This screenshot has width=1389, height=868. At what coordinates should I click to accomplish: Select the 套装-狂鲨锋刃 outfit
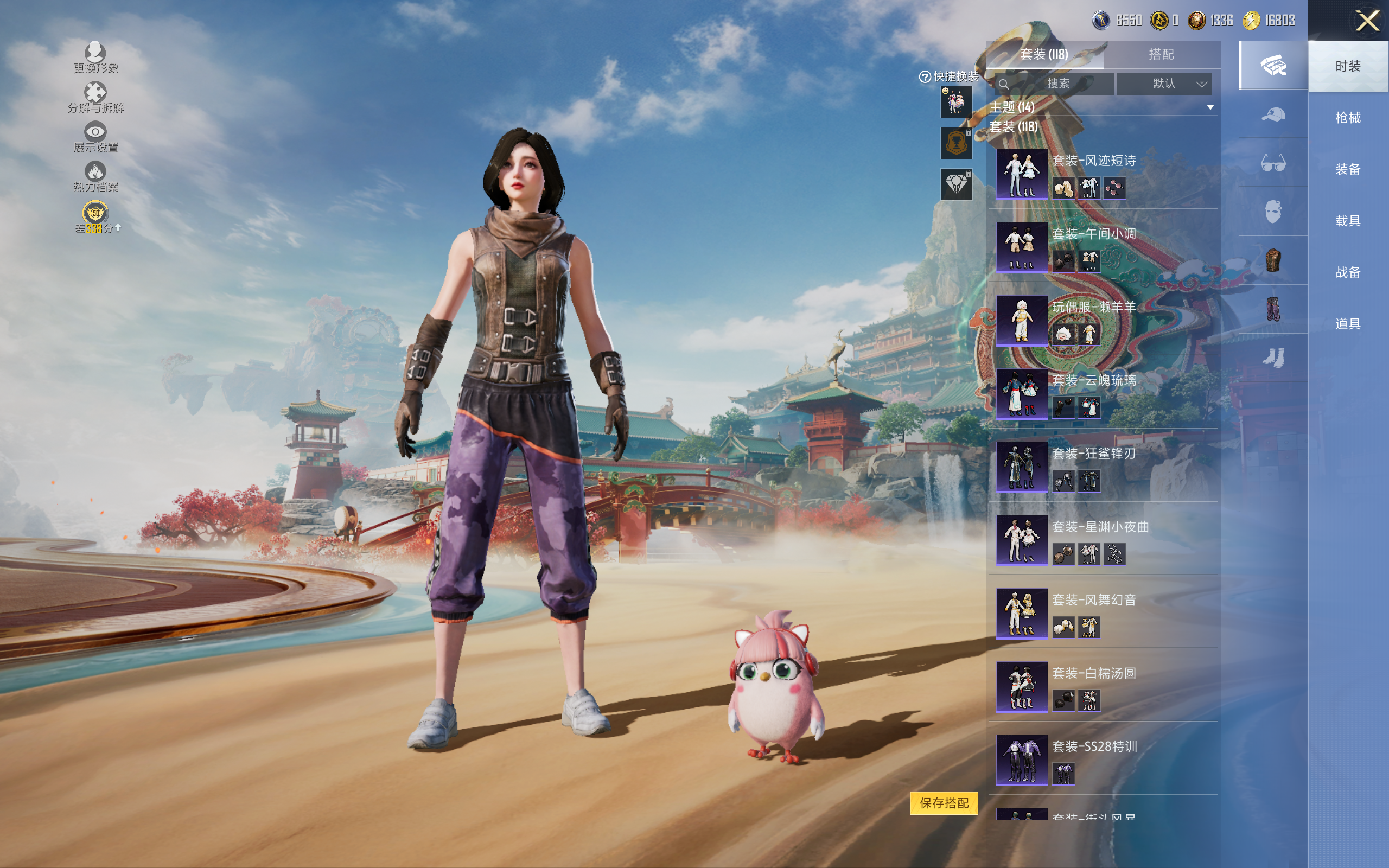[1022, 466]
